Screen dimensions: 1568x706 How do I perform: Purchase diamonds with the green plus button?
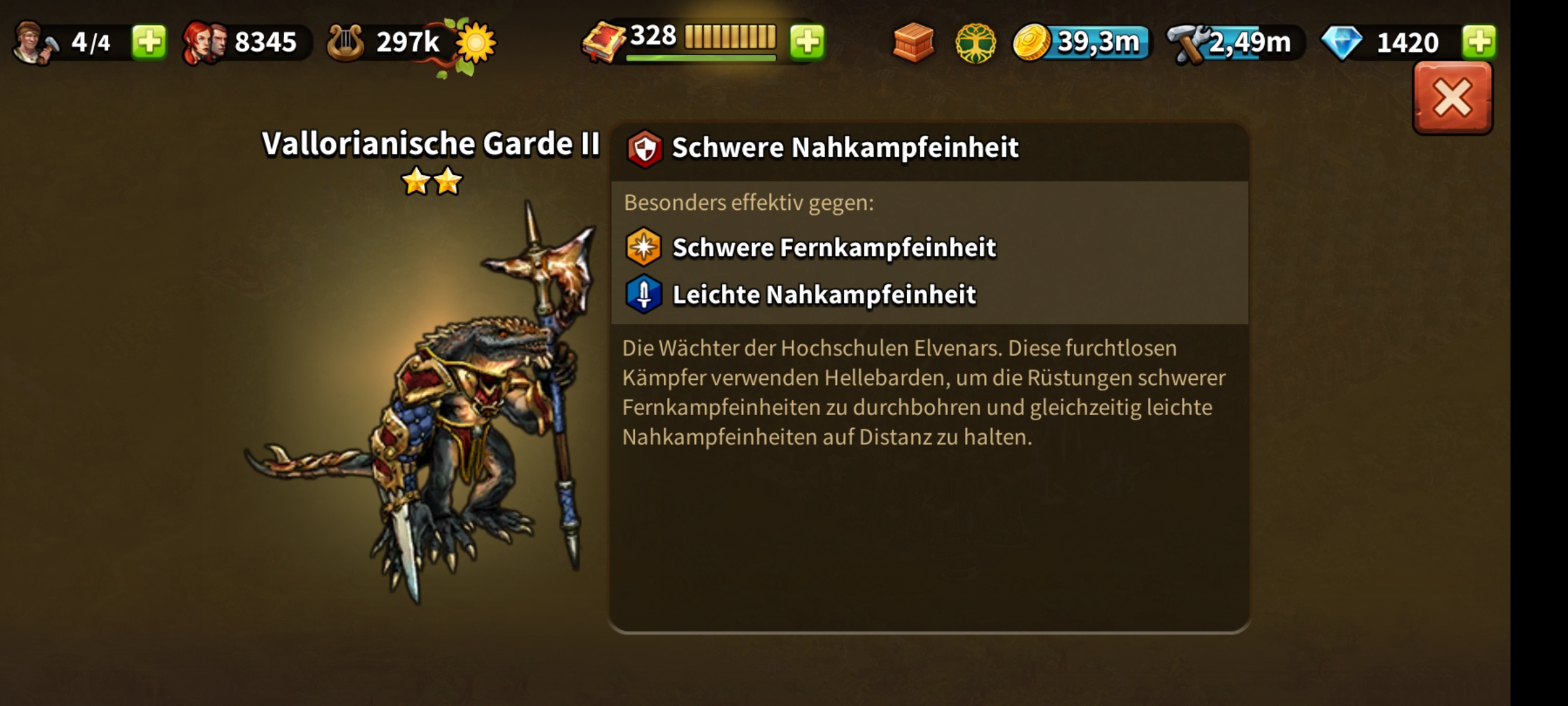tap(1479, 42)
